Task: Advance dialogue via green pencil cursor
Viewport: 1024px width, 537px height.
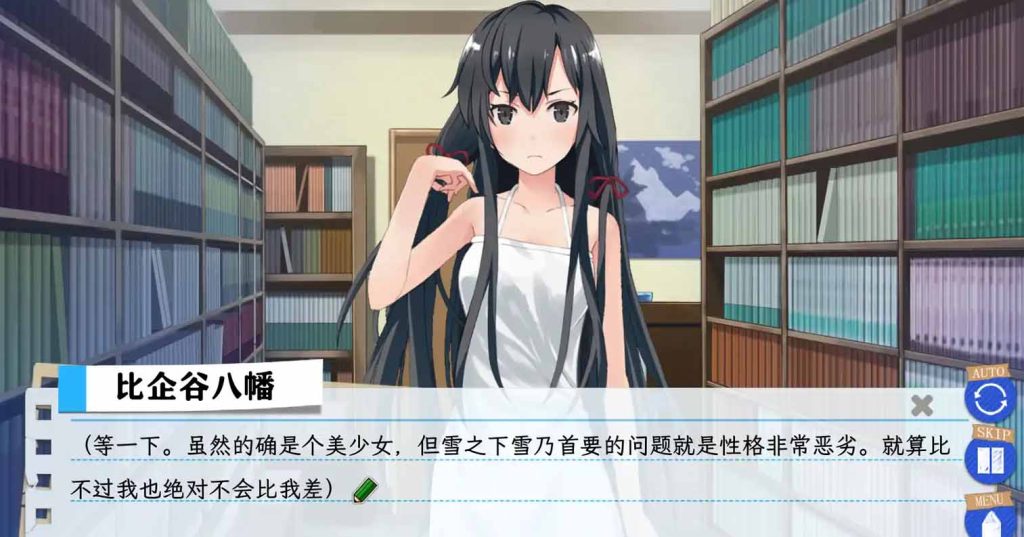Action: [x=366, y=490]
